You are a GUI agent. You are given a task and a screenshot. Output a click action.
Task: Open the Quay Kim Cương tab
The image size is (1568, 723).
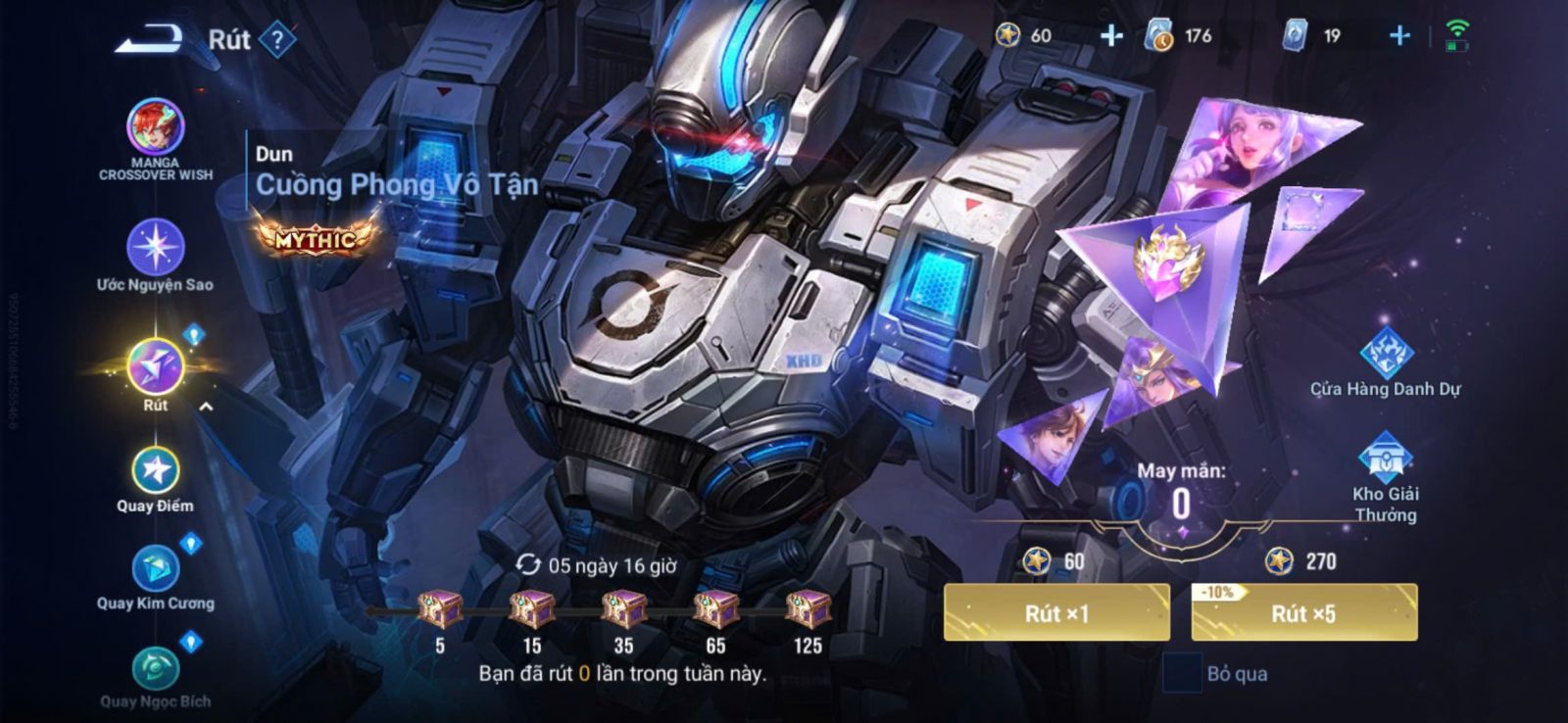click(x=155, y=569)
